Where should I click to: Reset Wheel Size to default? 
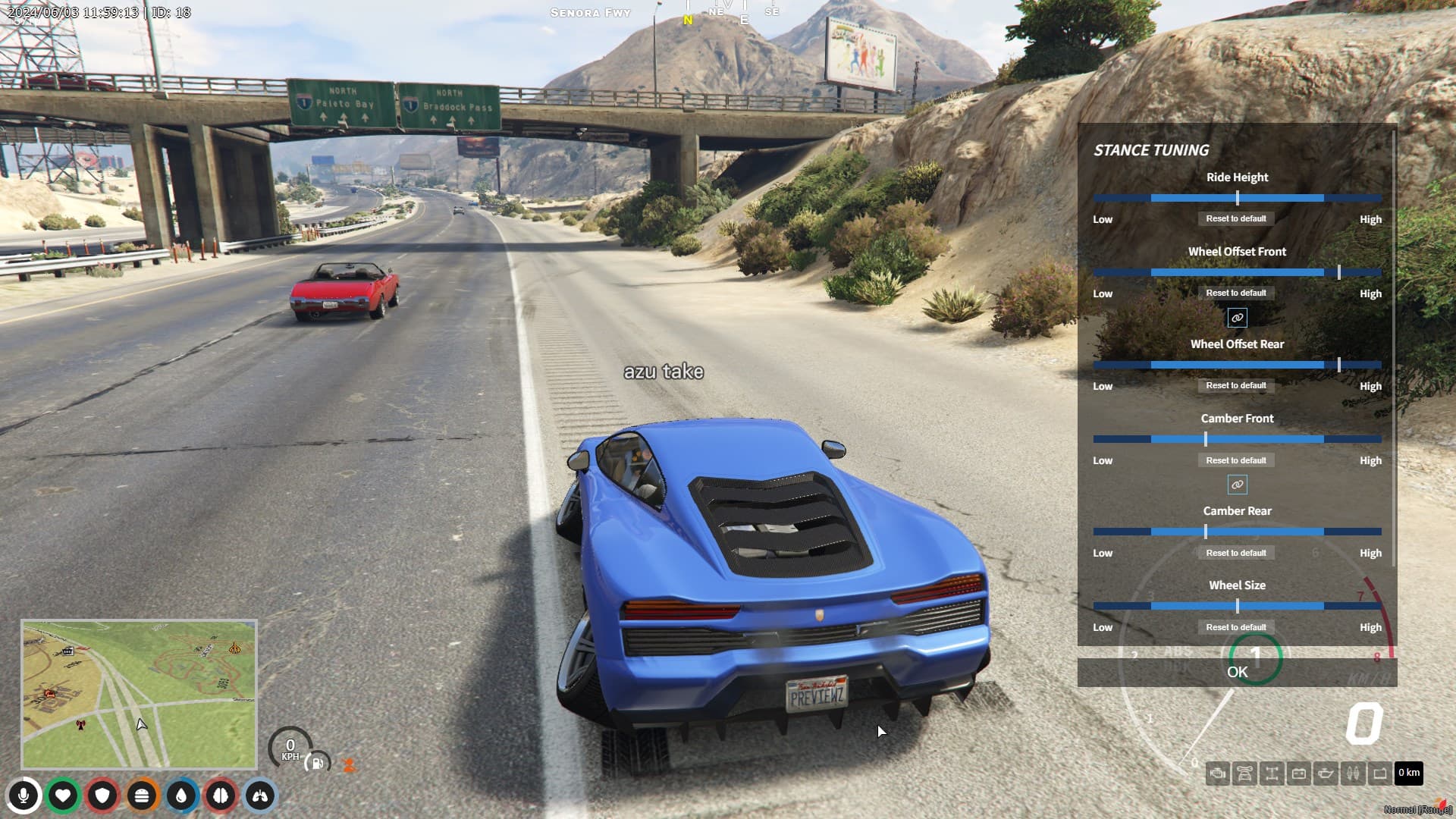tap(1236, 626)
